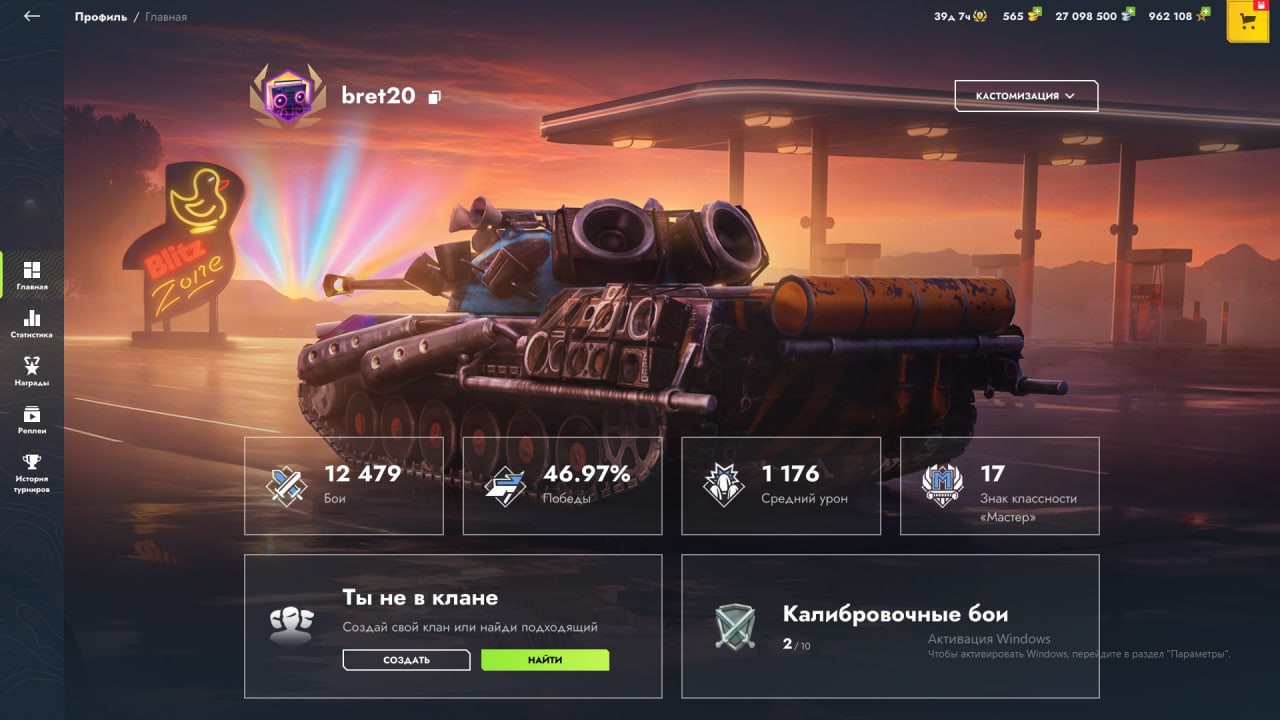
Task: View История турниров
Action: (32, 472)
